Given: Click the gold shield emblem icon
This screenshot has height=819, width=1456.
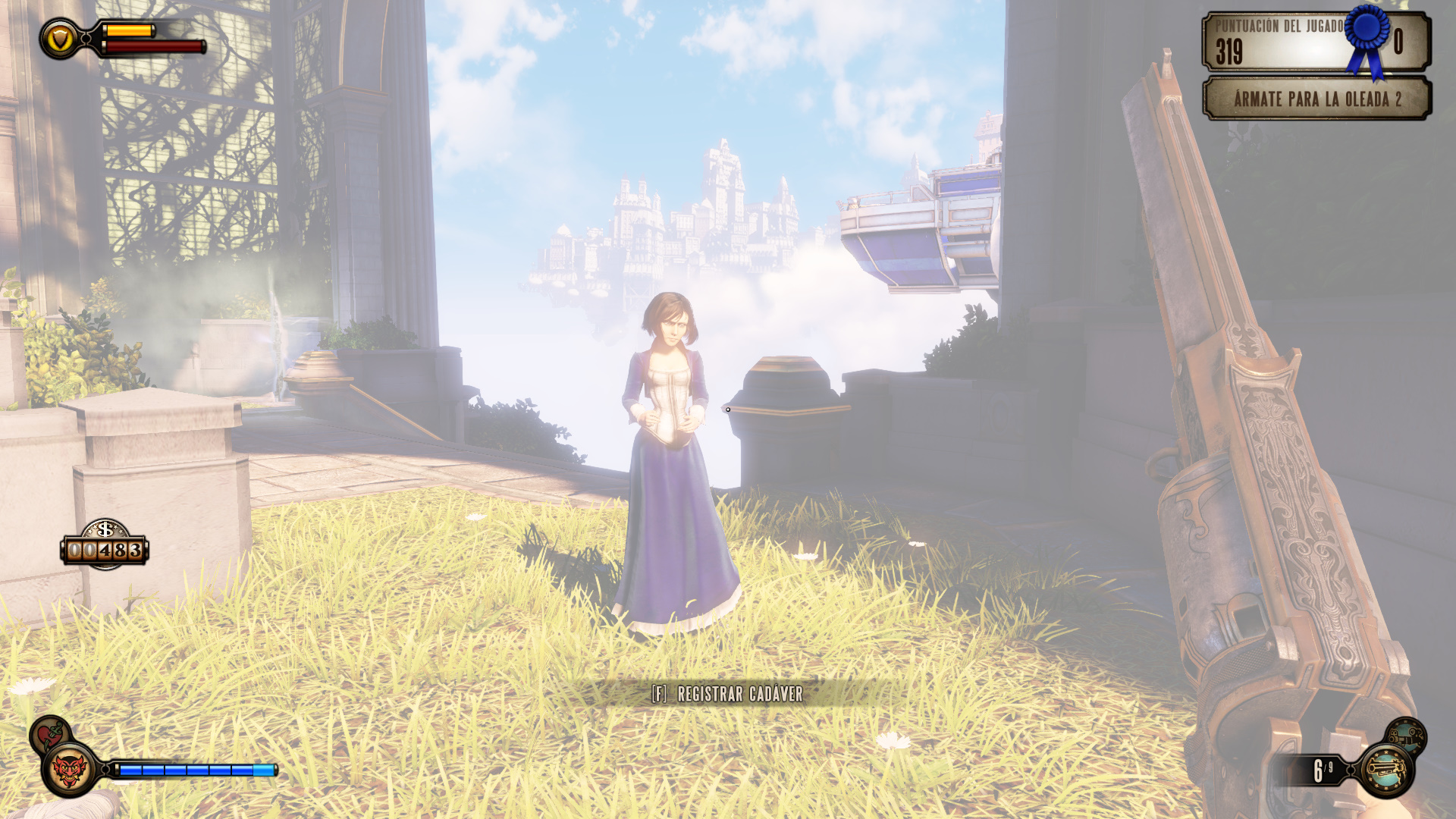Looking at the screenshot, I should tap(60, 39).
